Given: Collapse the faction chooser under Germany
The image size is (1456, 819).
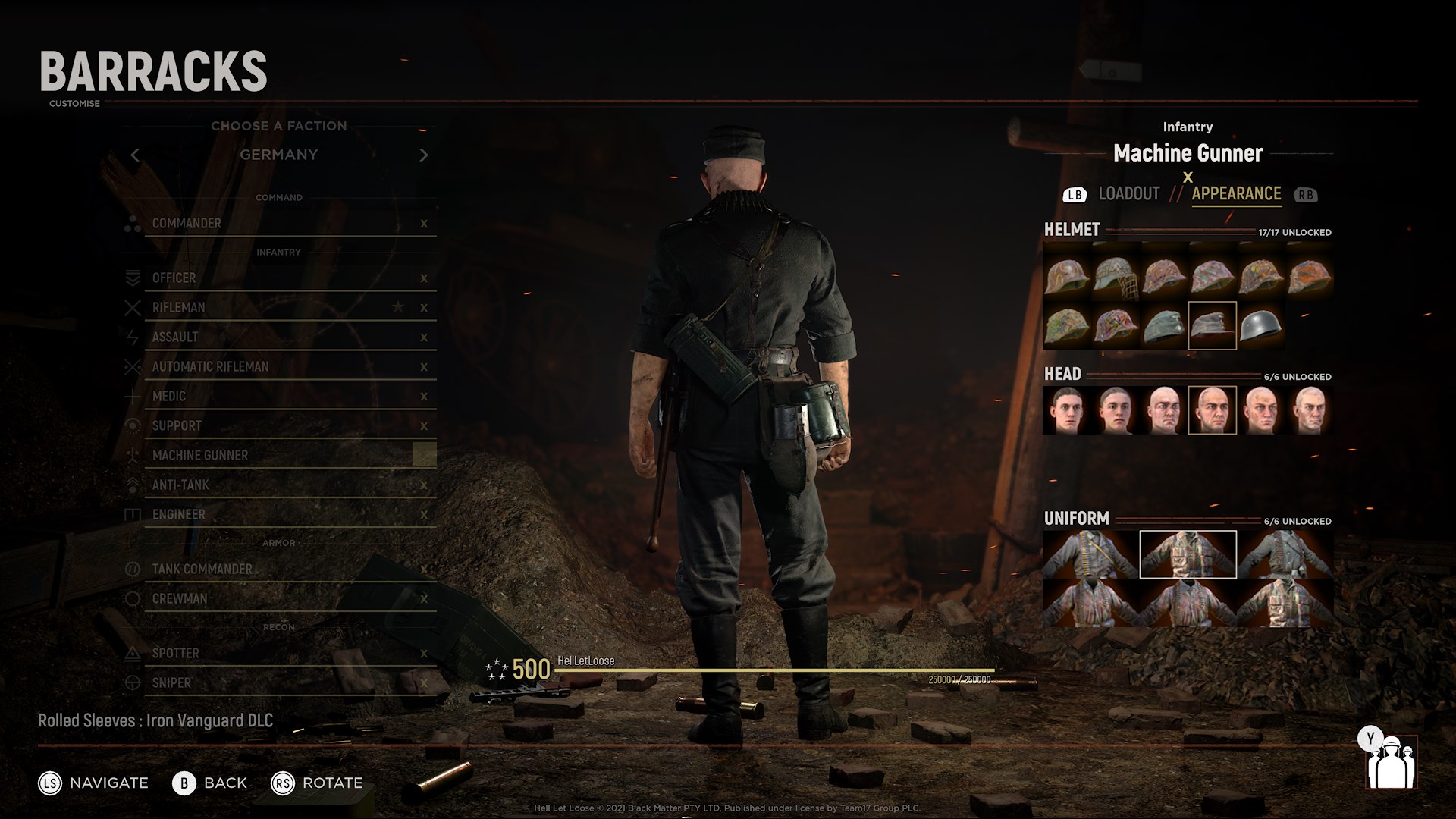Looking at the screenshot, I should (279, 155).
